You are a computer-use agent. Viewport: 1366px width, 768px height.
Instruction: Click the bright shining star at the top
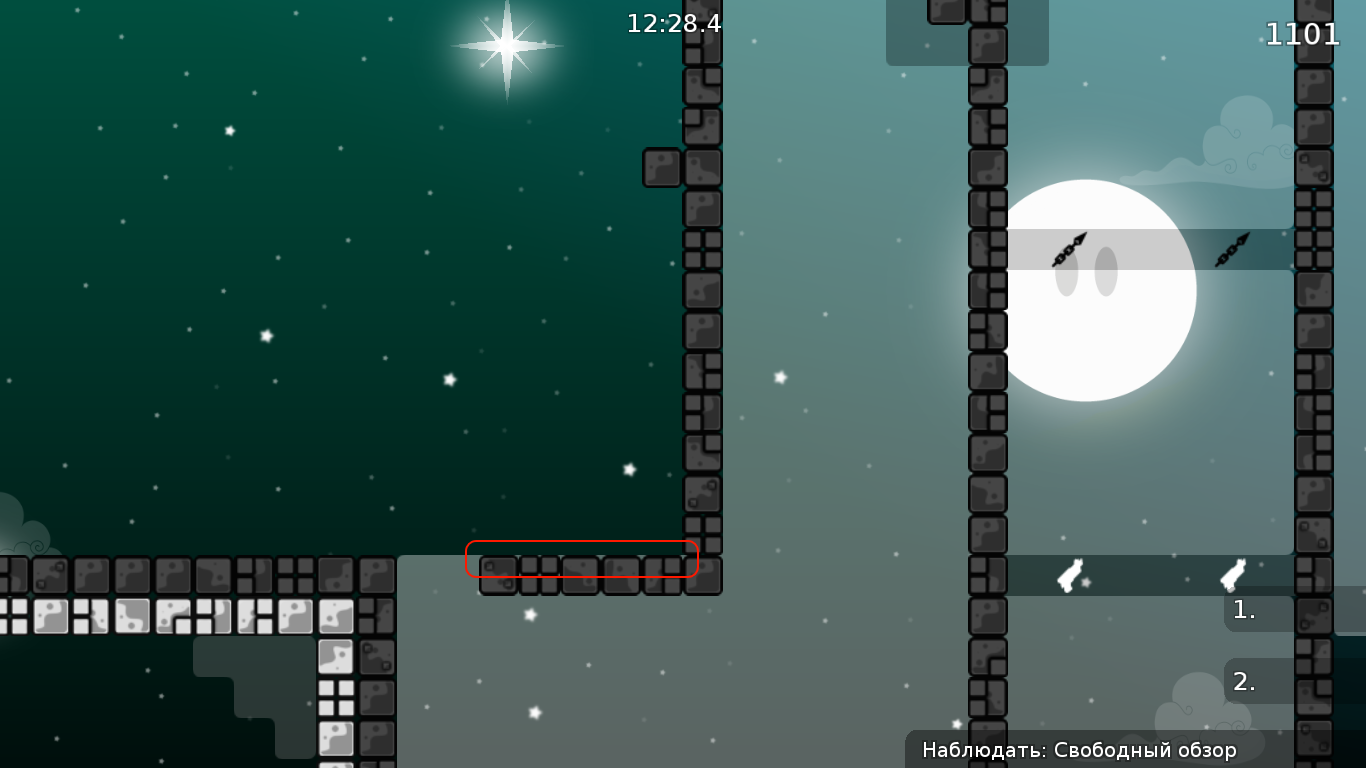click(x=507, y=45)
